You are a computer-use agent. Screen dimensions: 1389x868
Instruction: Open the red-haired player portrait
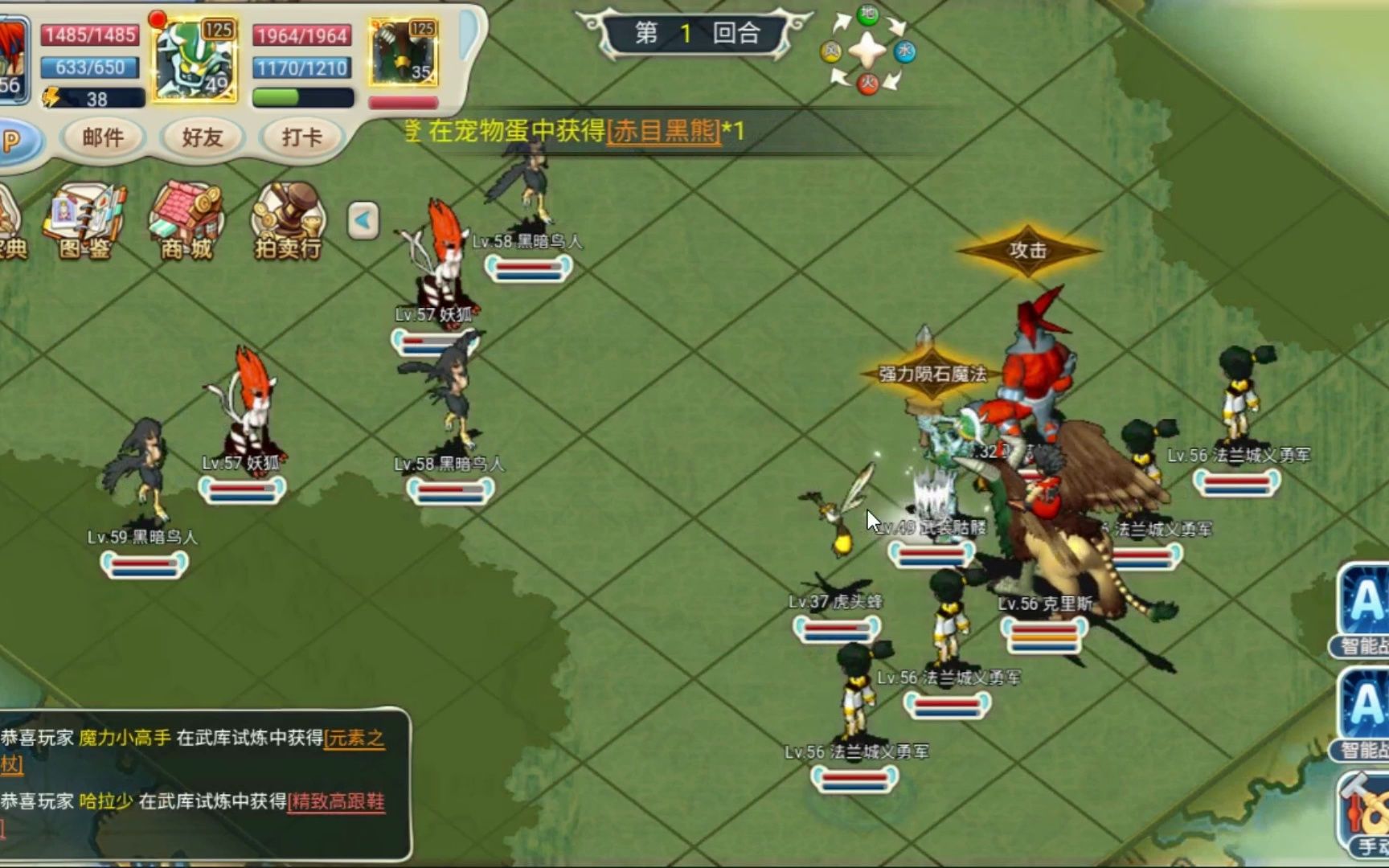[x=12, y=60]
